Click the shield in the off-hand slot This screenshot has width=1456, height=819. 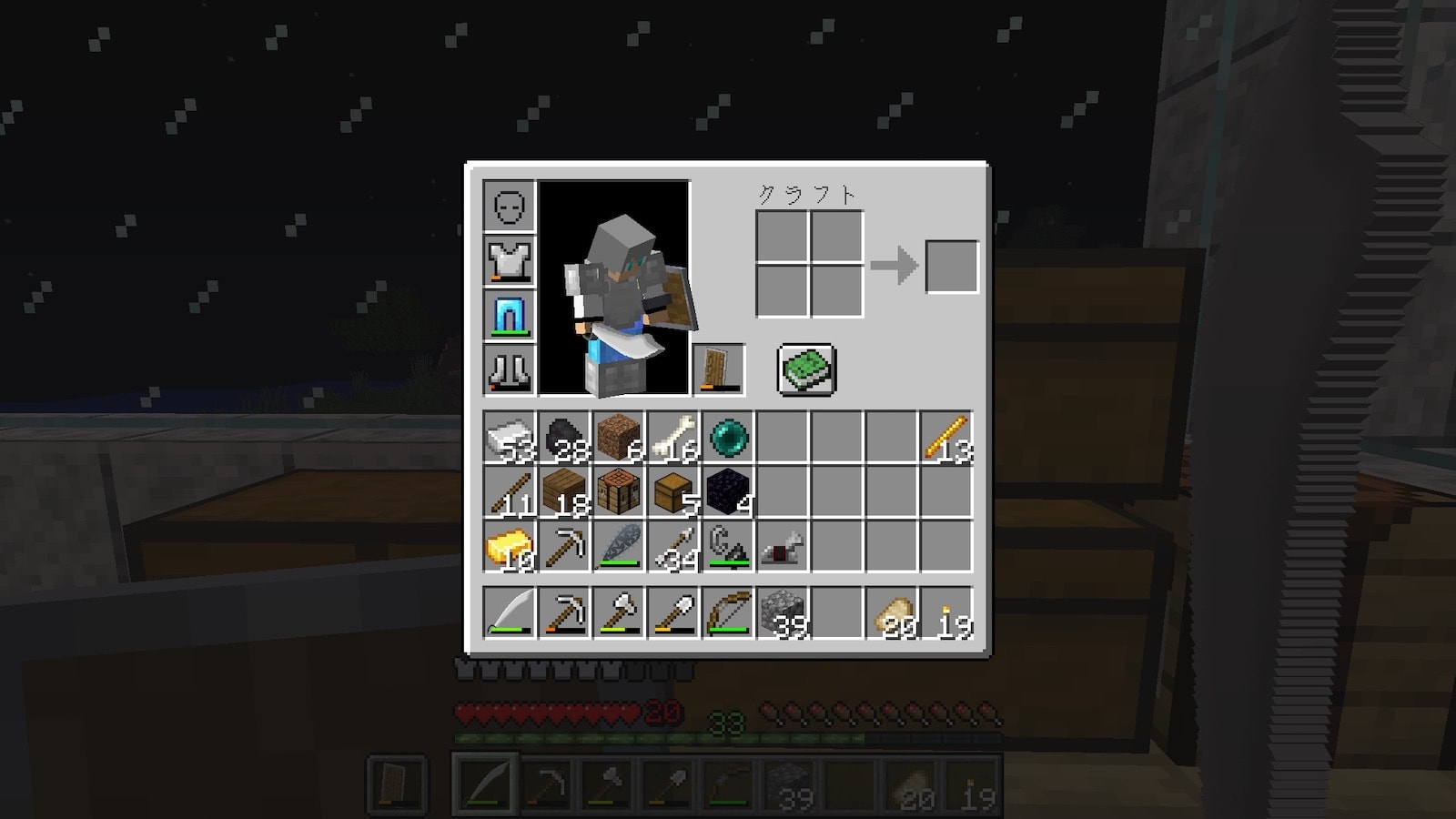coord(719,369)
